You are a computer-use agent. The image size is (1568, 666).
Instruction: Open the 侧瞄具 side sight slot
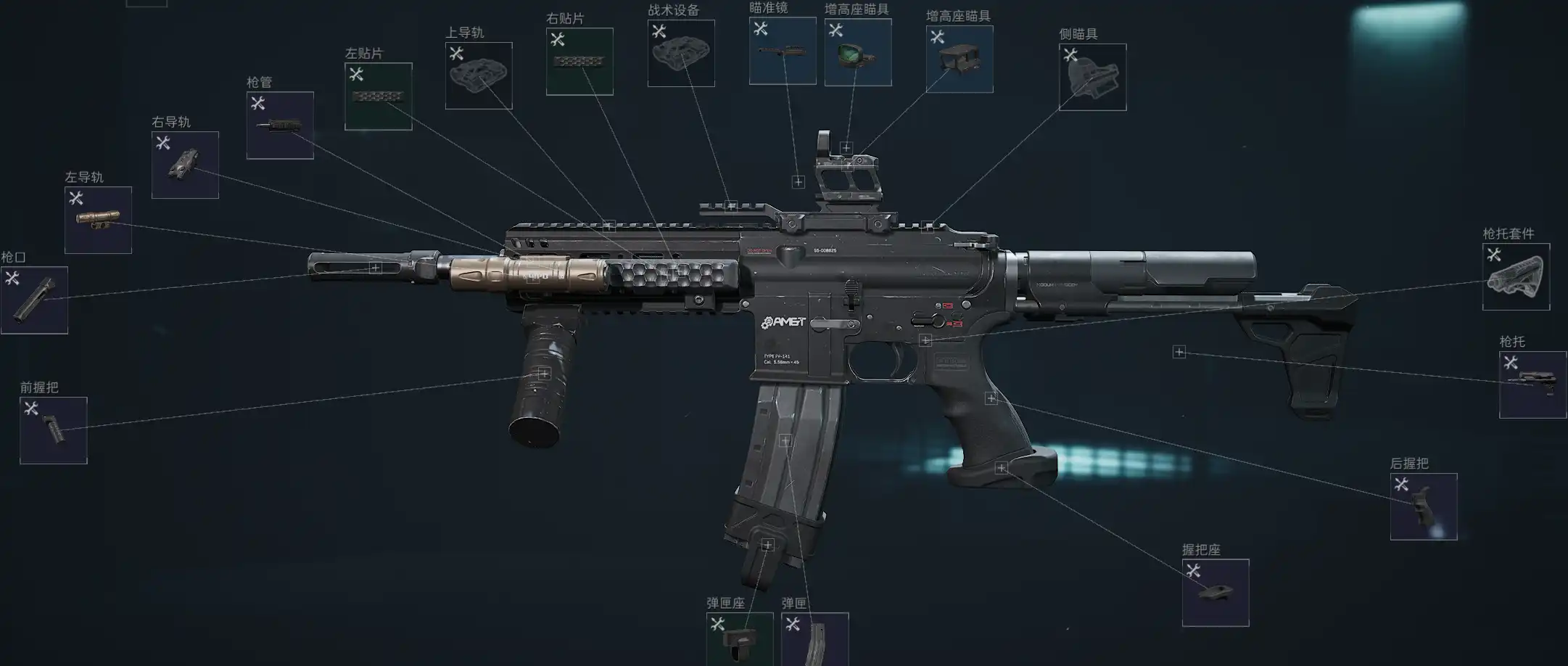[1092, 77]
